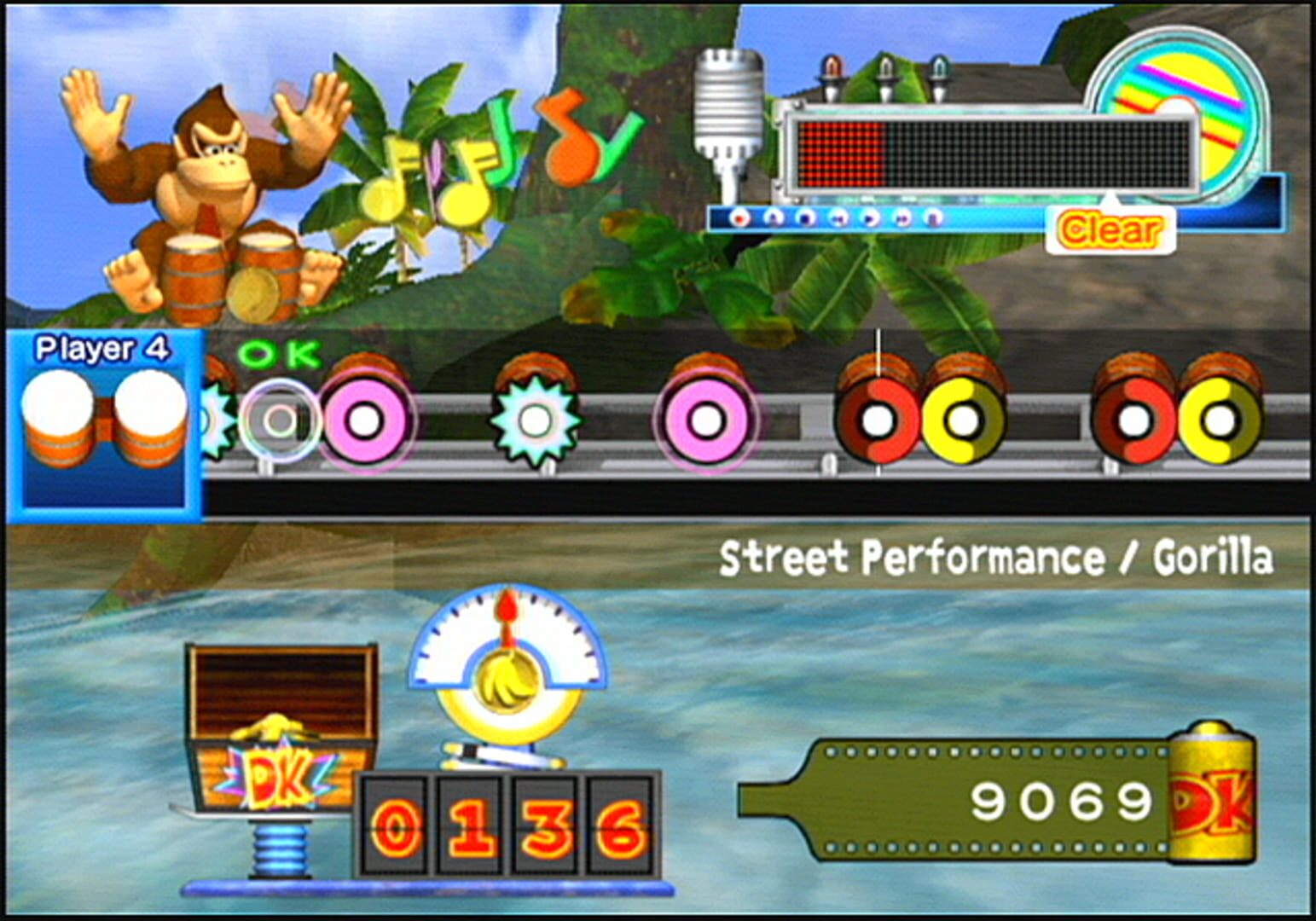Open the Player 4 name tab
The image size is (1316, 921).
click(x=103, y=348)
